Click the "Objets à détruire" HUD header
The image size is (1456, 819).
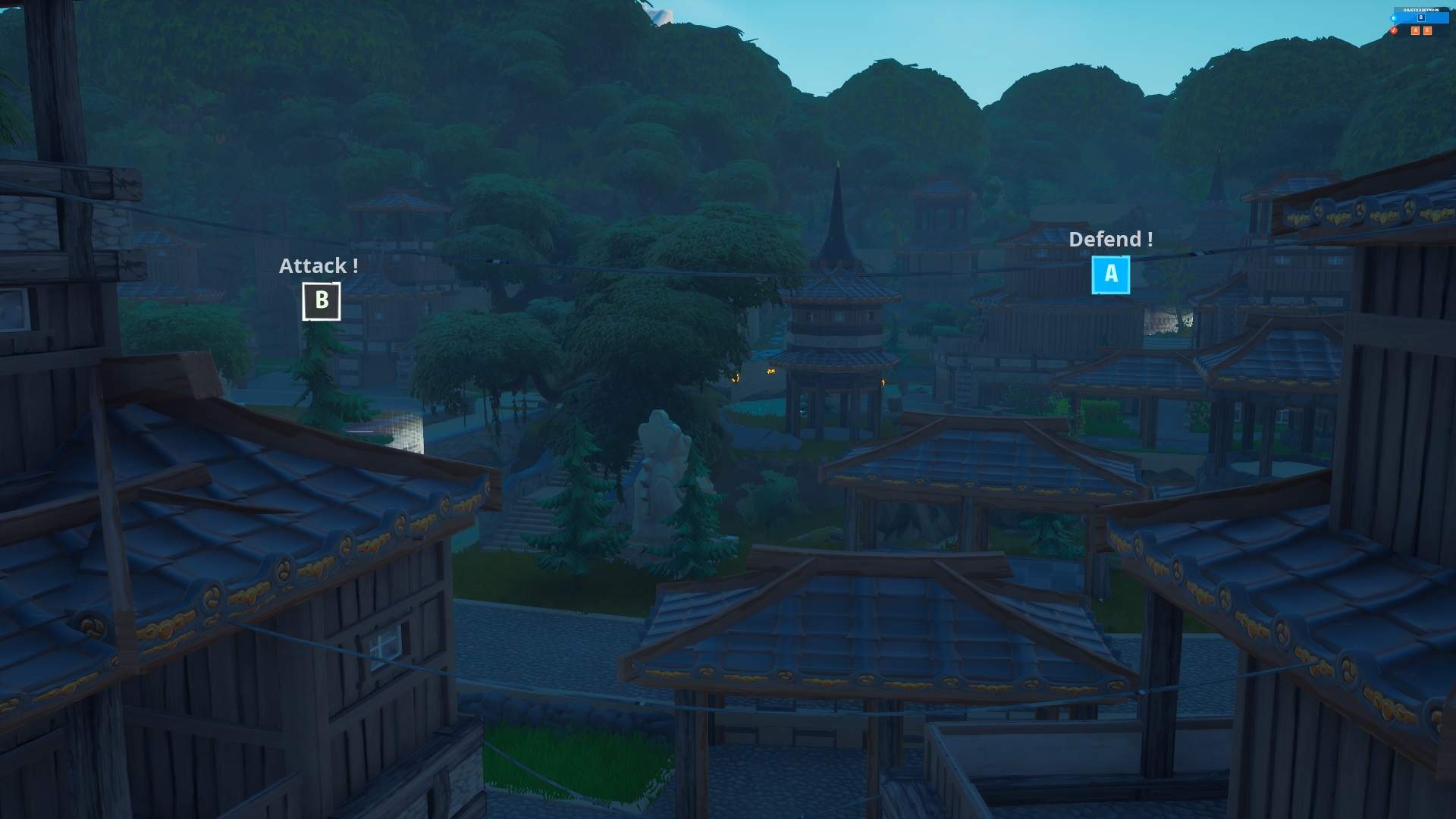[x=1422, y=10]
